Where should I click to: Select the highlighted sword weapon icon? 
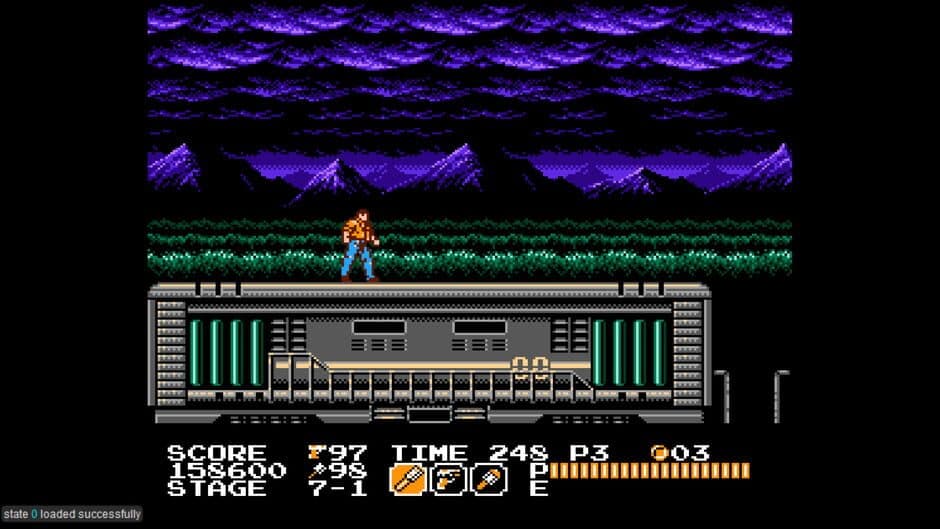coord(405,480)
